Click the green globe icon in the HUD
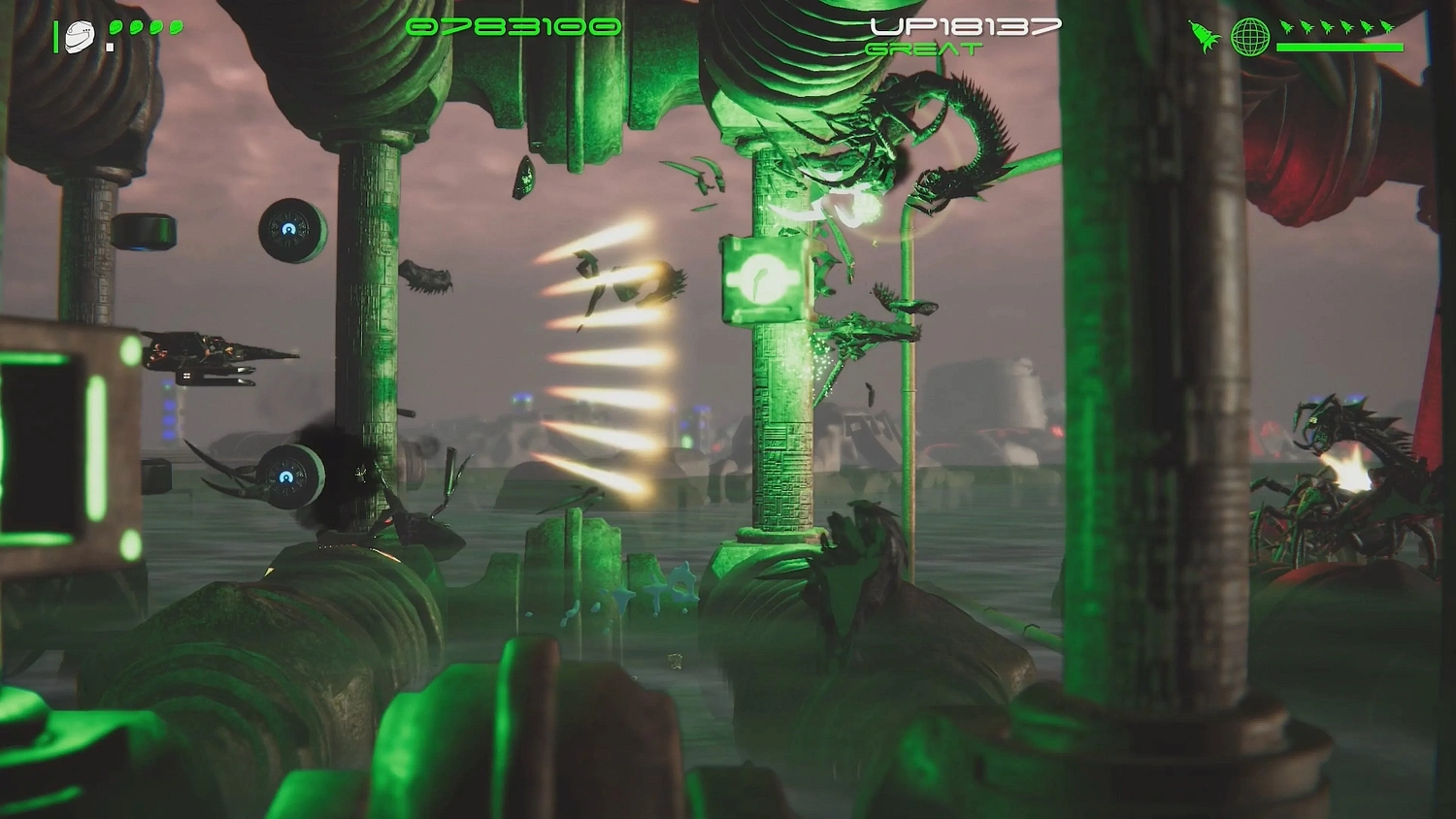 coord(1250,36)
